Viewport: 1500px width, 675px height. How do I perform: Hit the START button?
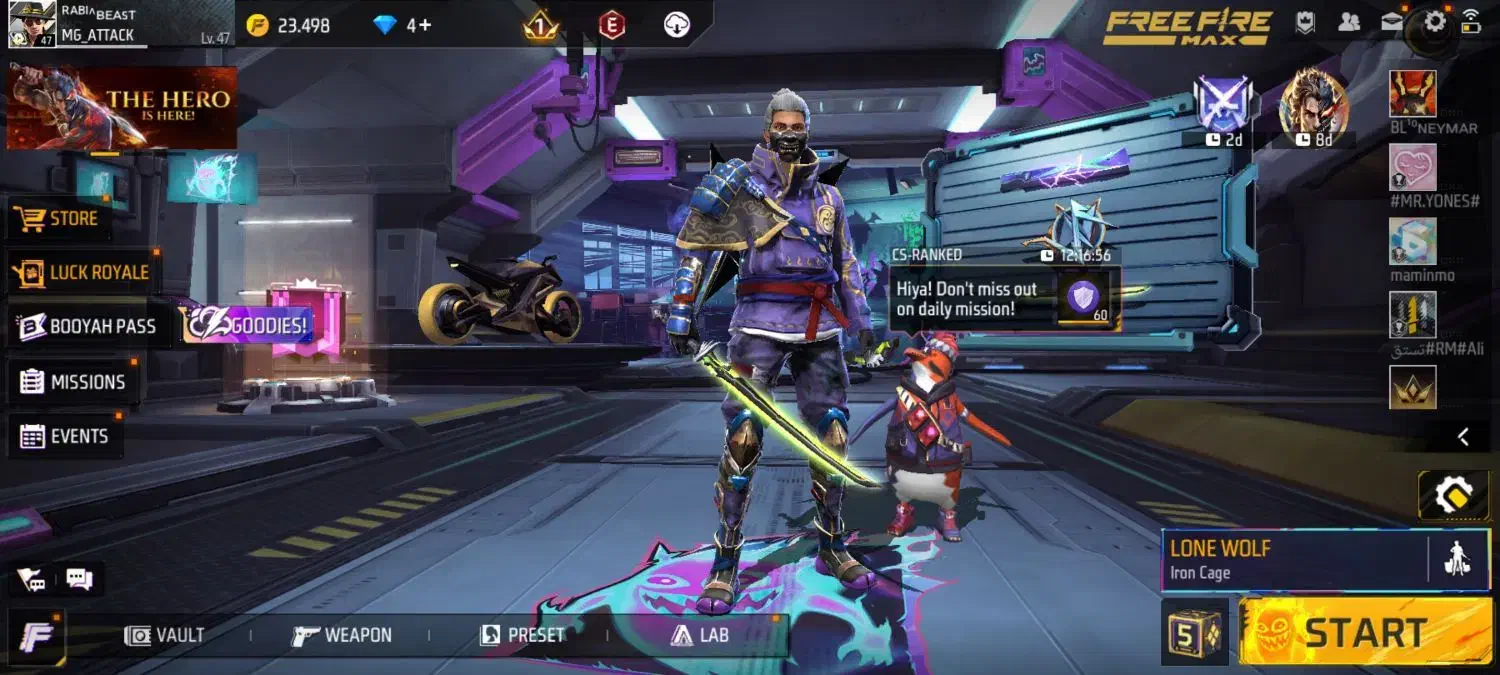[1364, 632]
